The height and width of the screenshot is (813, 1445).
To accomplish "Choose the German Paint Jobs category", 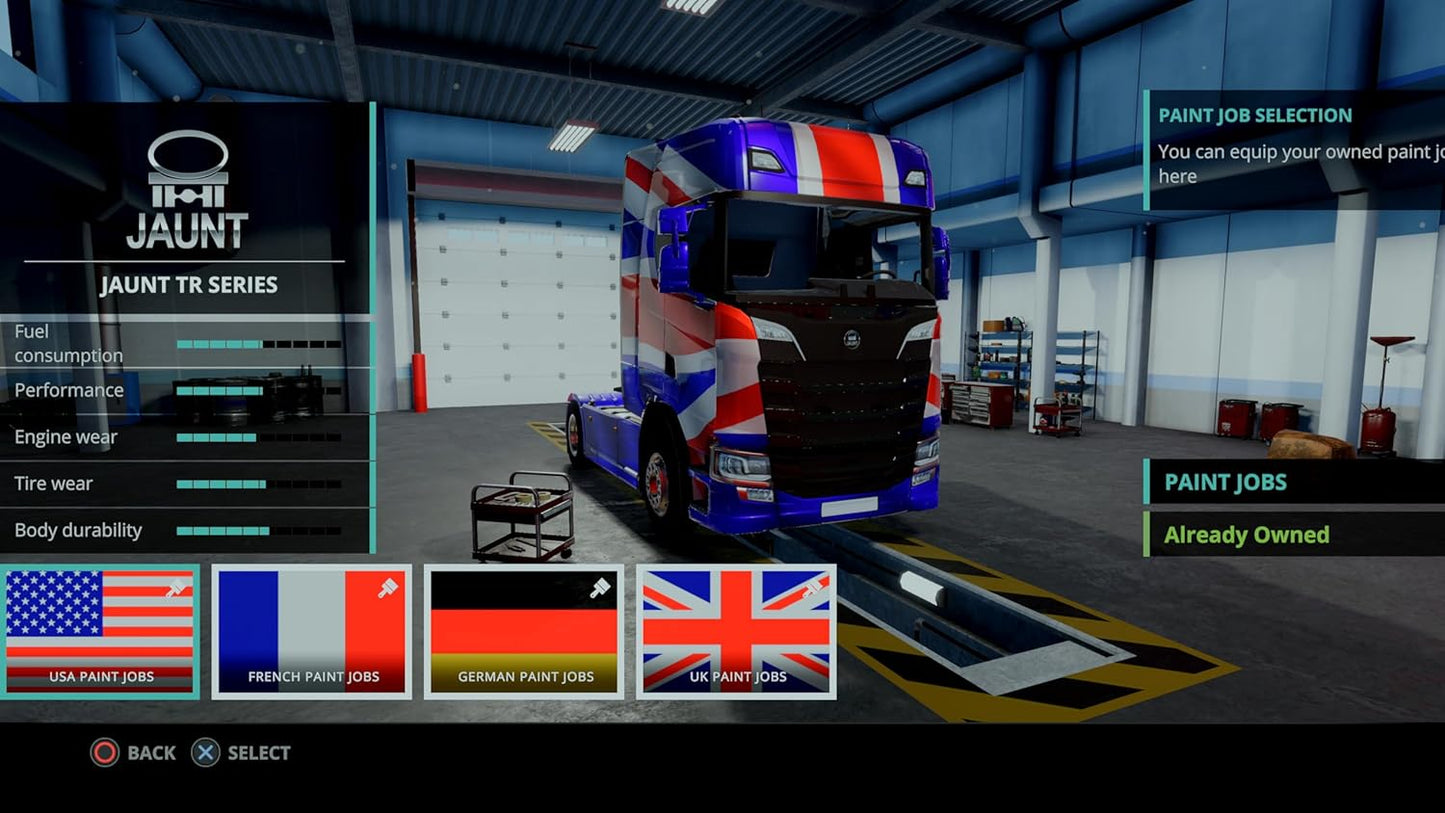I will [x=524, y=631].
